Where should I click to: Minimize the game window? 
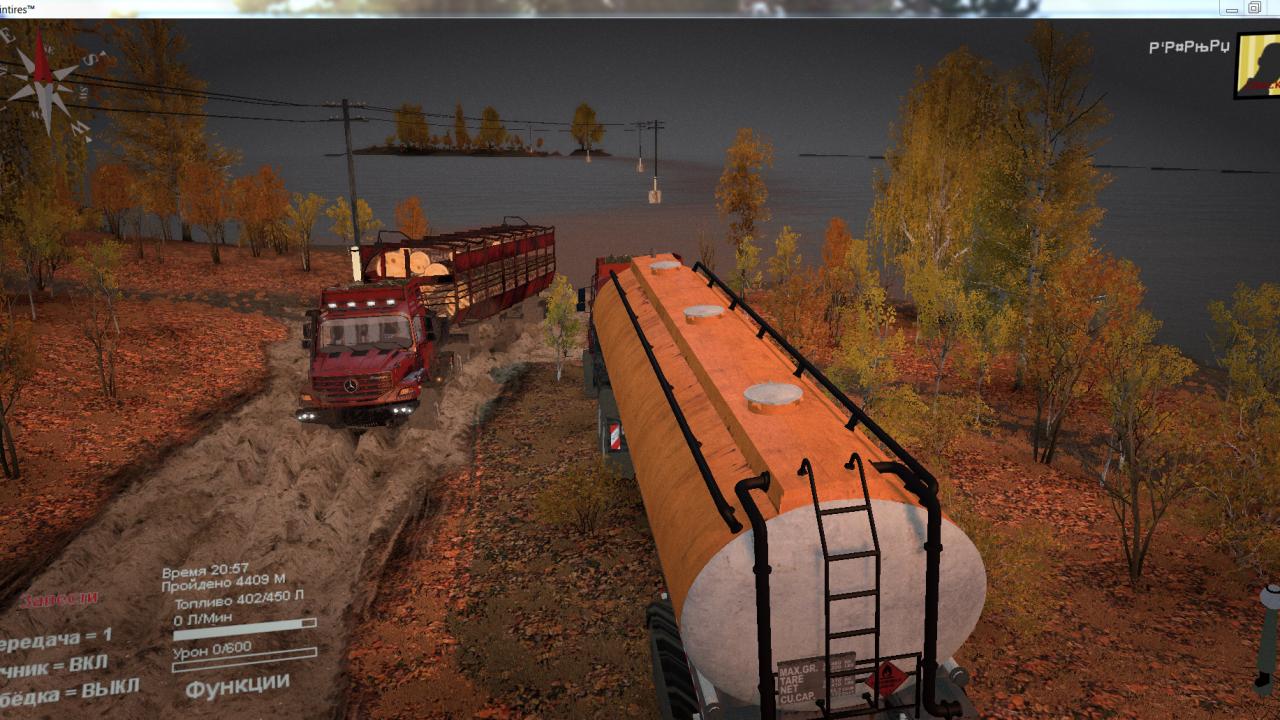tap(1232, 8)
